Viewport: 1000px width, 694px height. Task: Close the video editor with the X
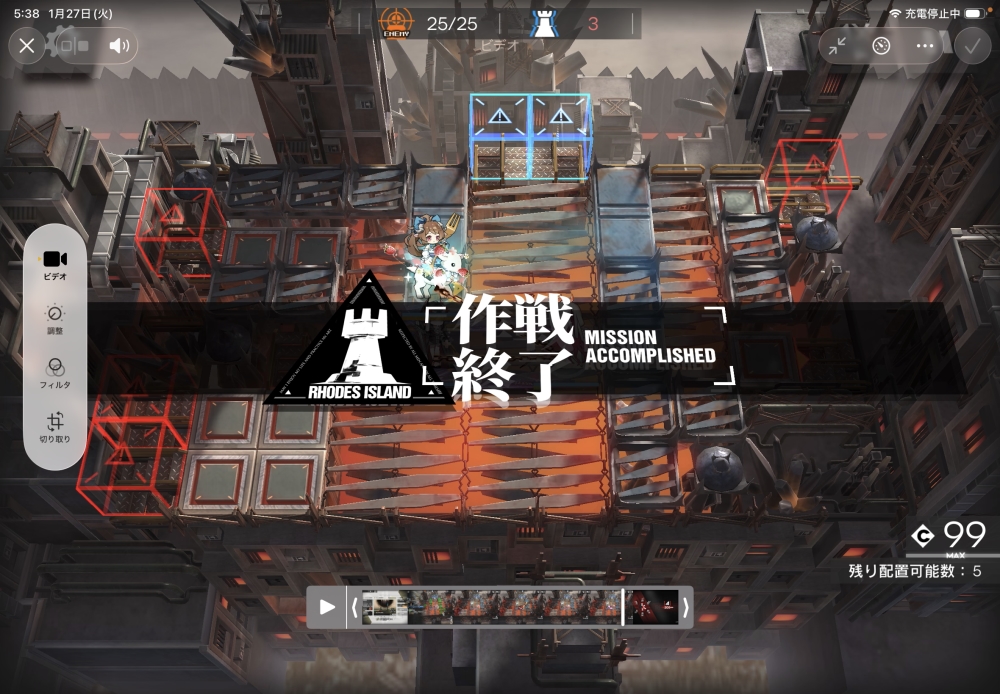click(x=27, y=45)
